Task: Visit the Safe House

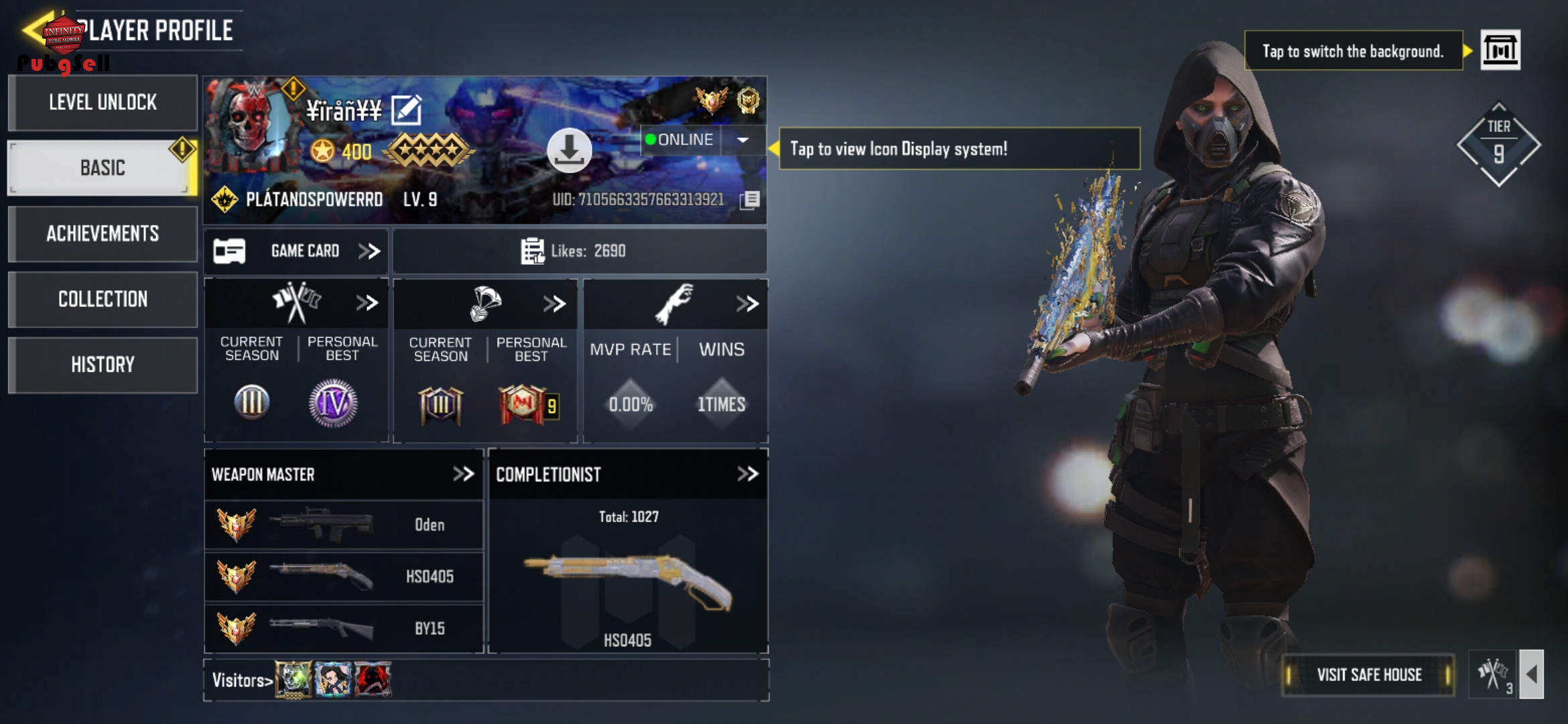Action: coord(1368,675)
